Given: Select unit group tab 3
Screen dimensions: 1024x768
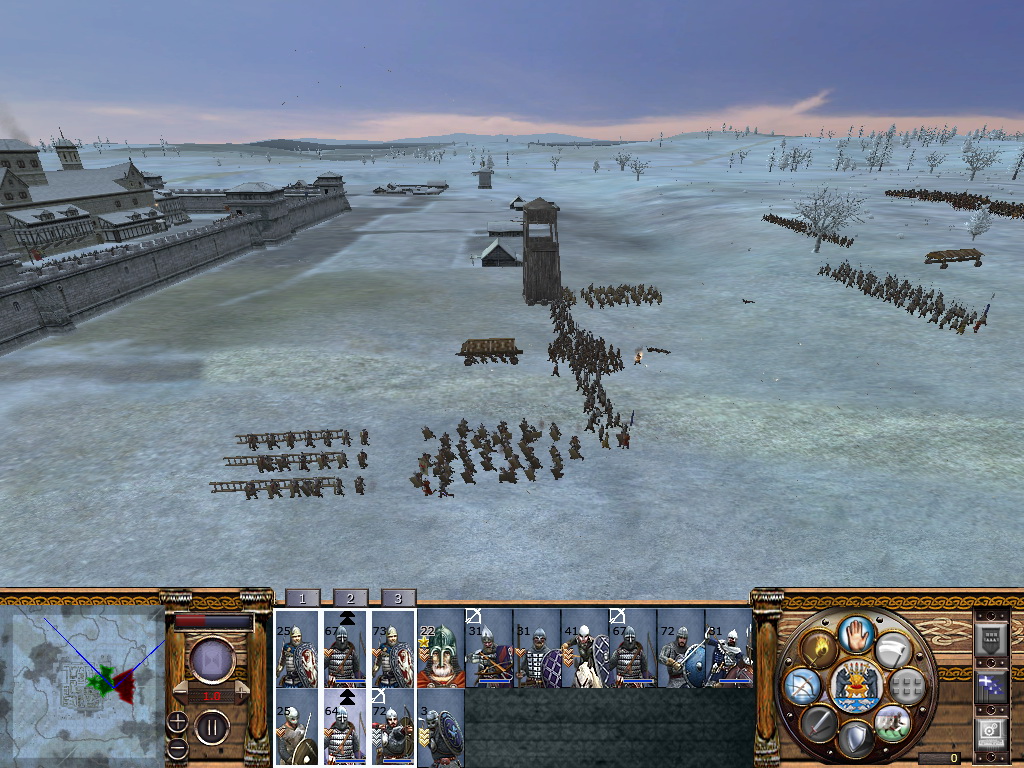Looking at the screenshot, I should tap(398, 598).
